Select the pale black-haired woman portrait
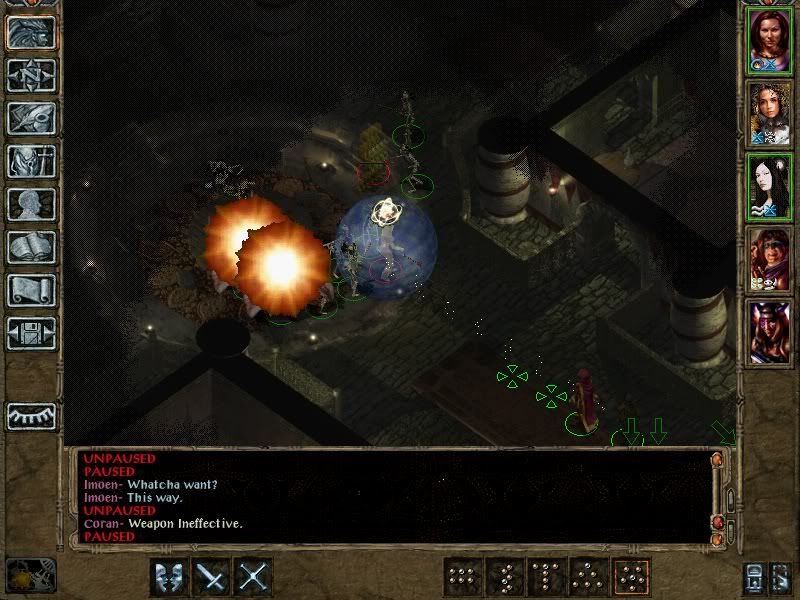This screenshot has width=800, height=600. [770, 186]
